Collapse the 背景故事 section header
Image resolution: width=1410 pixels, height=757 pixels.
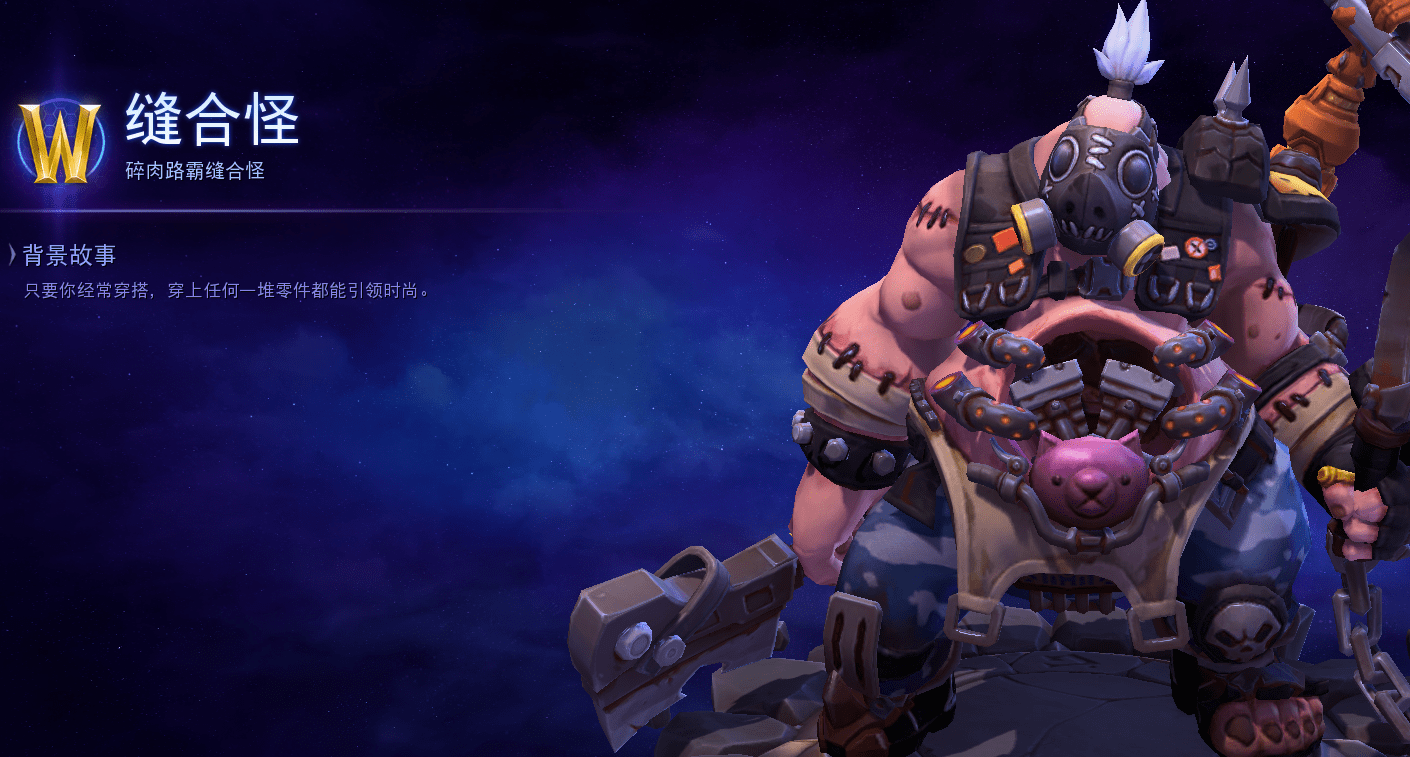[62, 255]
